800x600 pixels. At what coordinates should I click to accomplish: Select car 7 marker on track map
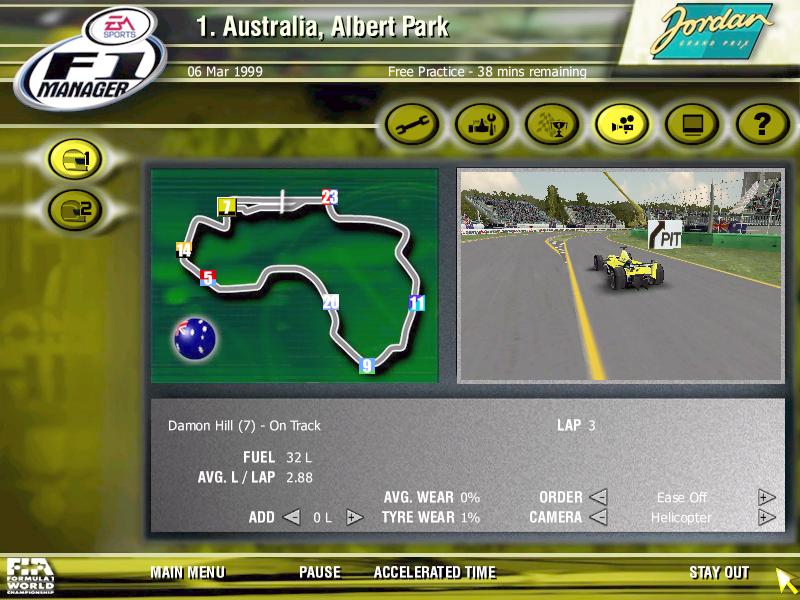[x=227, y=206]
